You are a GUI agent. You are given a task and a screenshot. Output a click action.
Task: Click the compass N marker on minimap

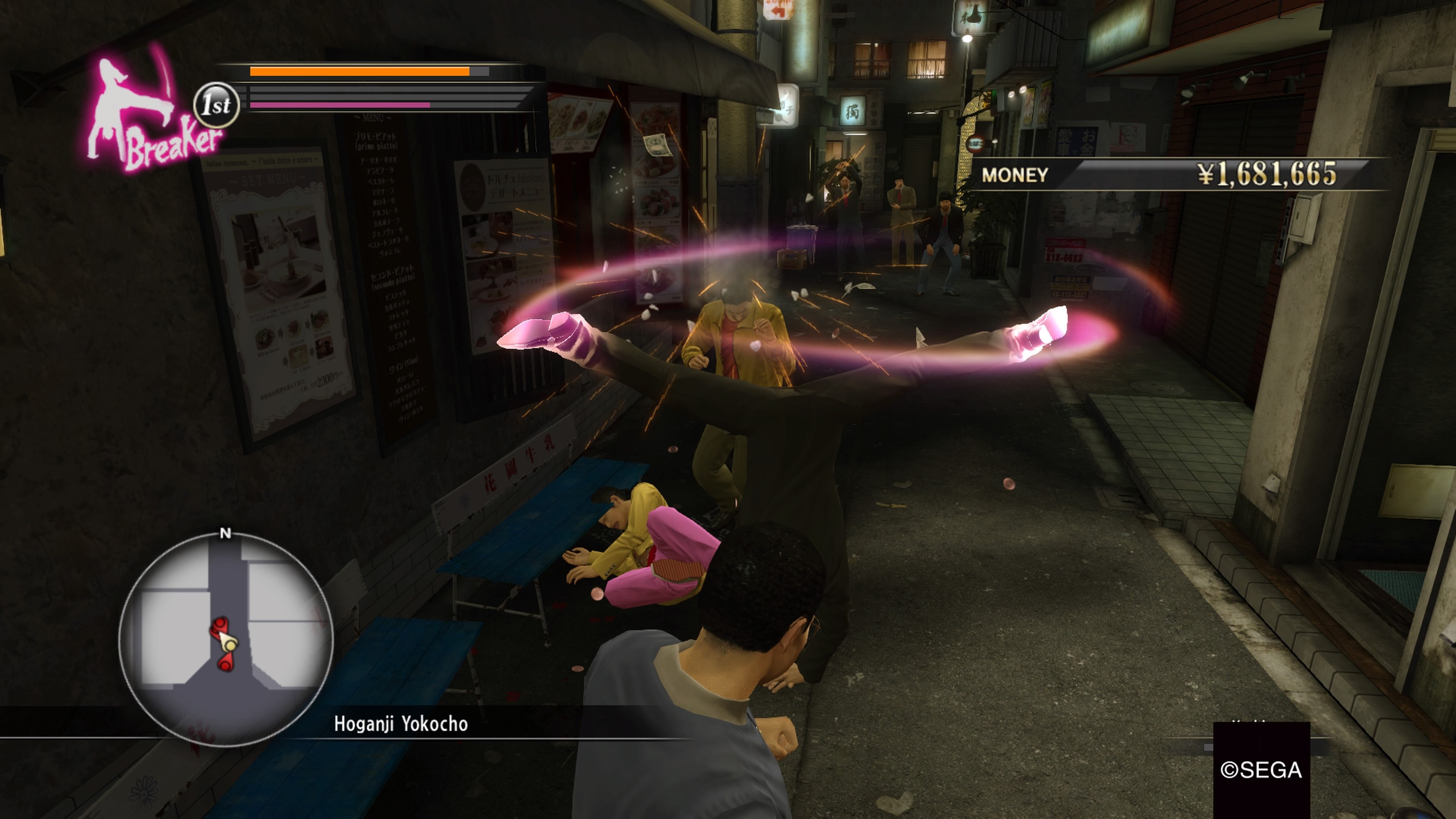pos(226,532)
